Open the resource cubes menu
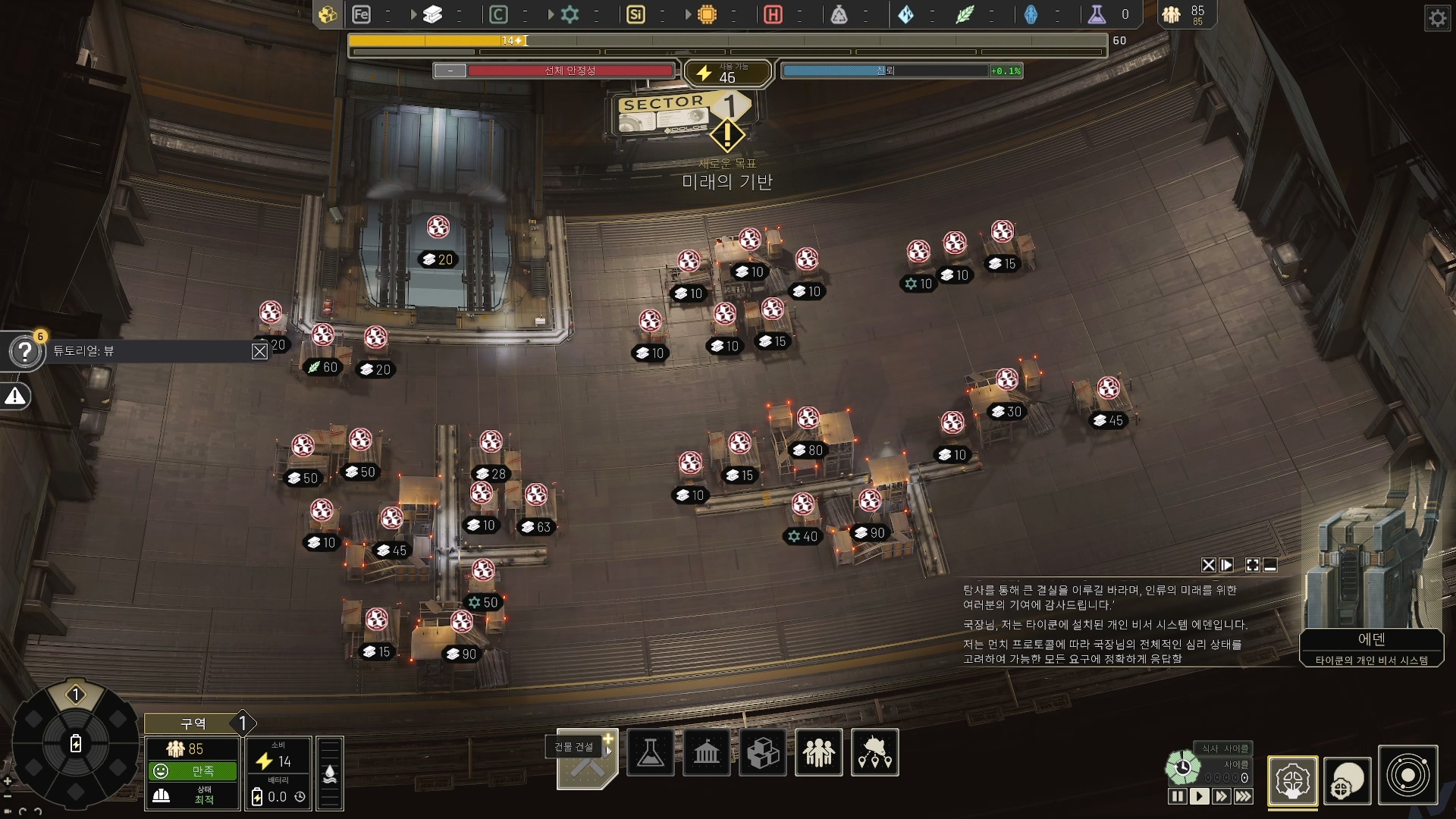 [762, 752]
